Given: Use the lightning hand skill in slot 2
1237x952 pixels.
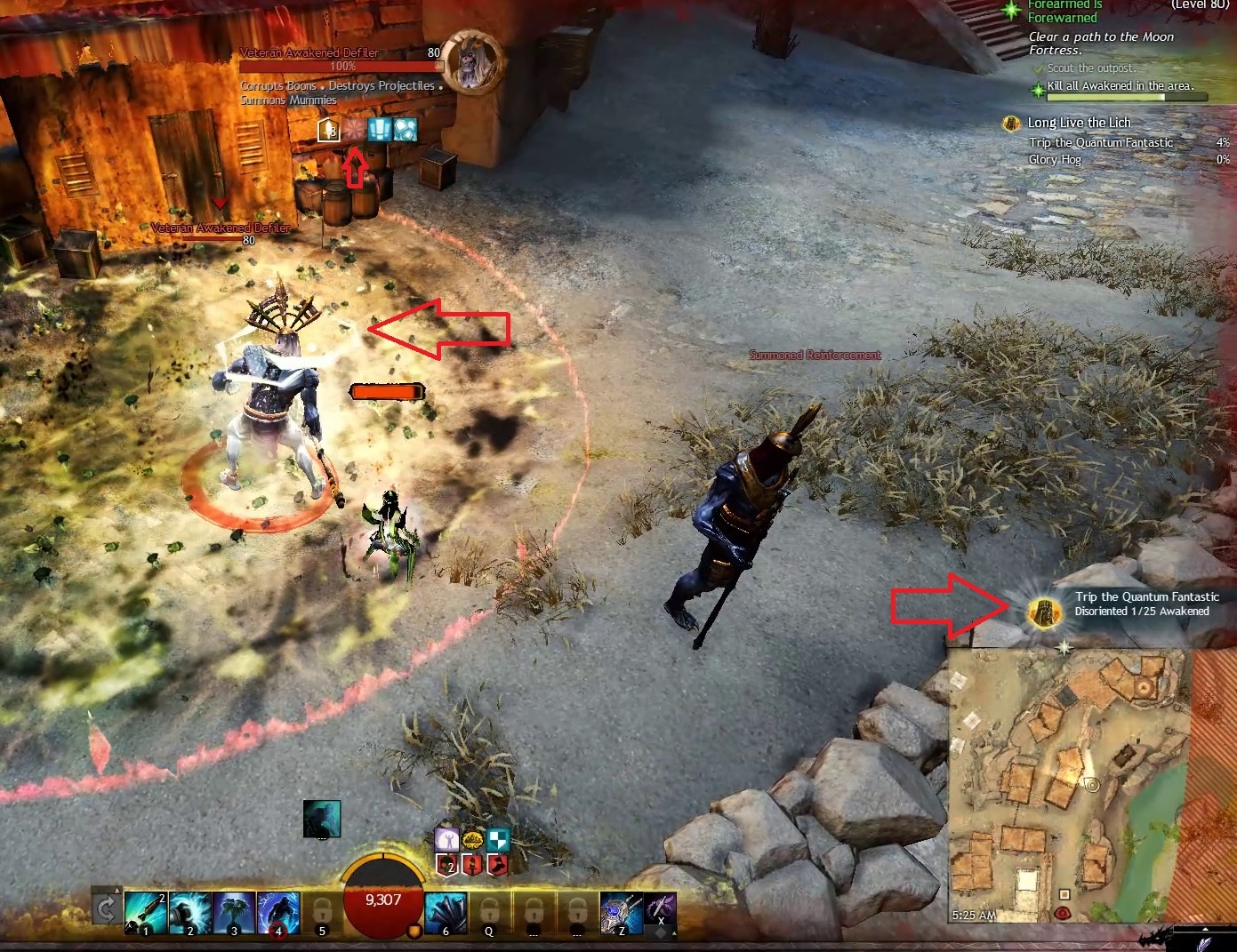Looking at the screenshot, I should [189, 913].
